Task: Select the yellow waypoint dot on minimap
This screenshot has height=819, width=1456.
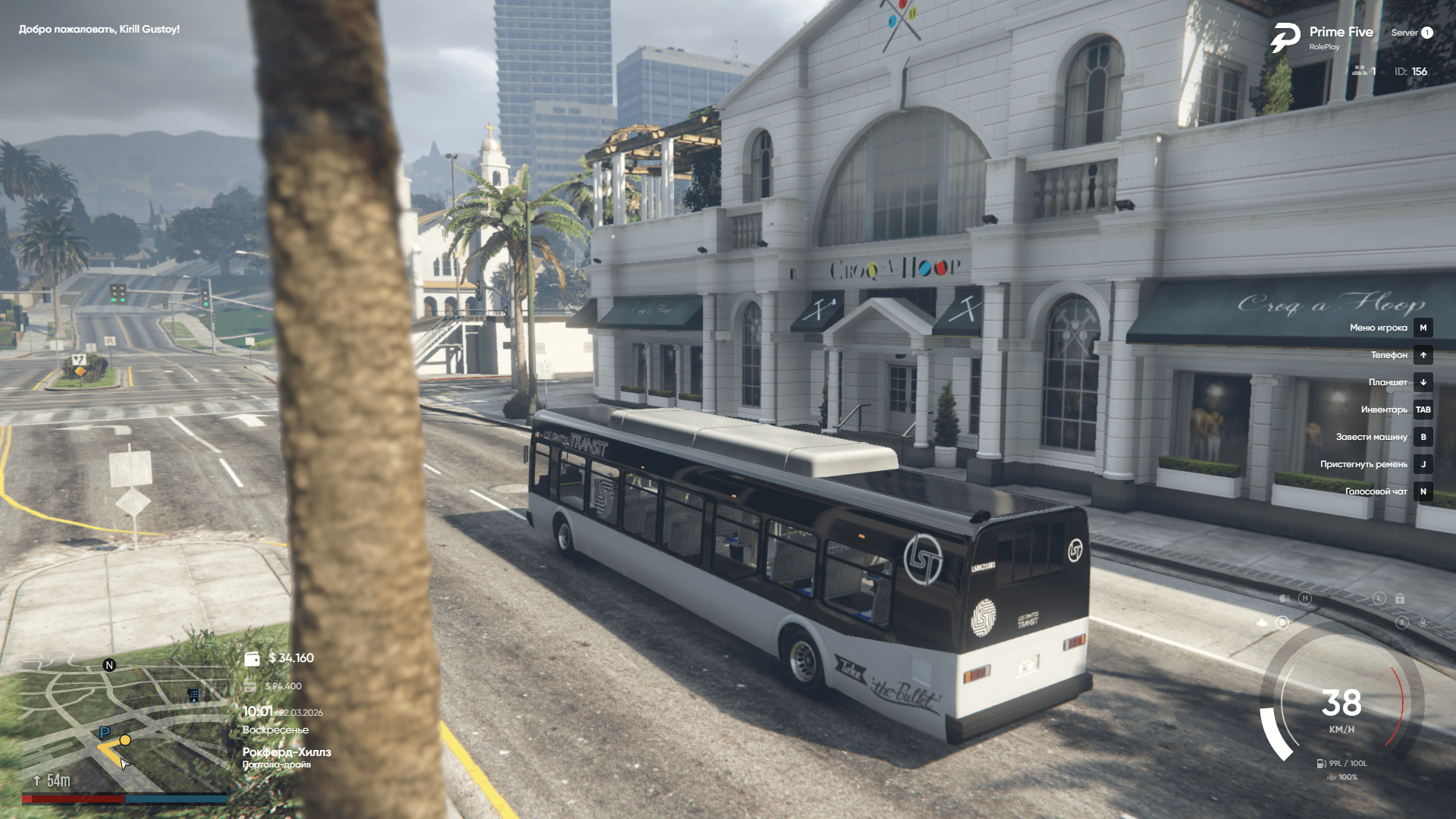Action: pyautogui.click(x=125, y=739)
